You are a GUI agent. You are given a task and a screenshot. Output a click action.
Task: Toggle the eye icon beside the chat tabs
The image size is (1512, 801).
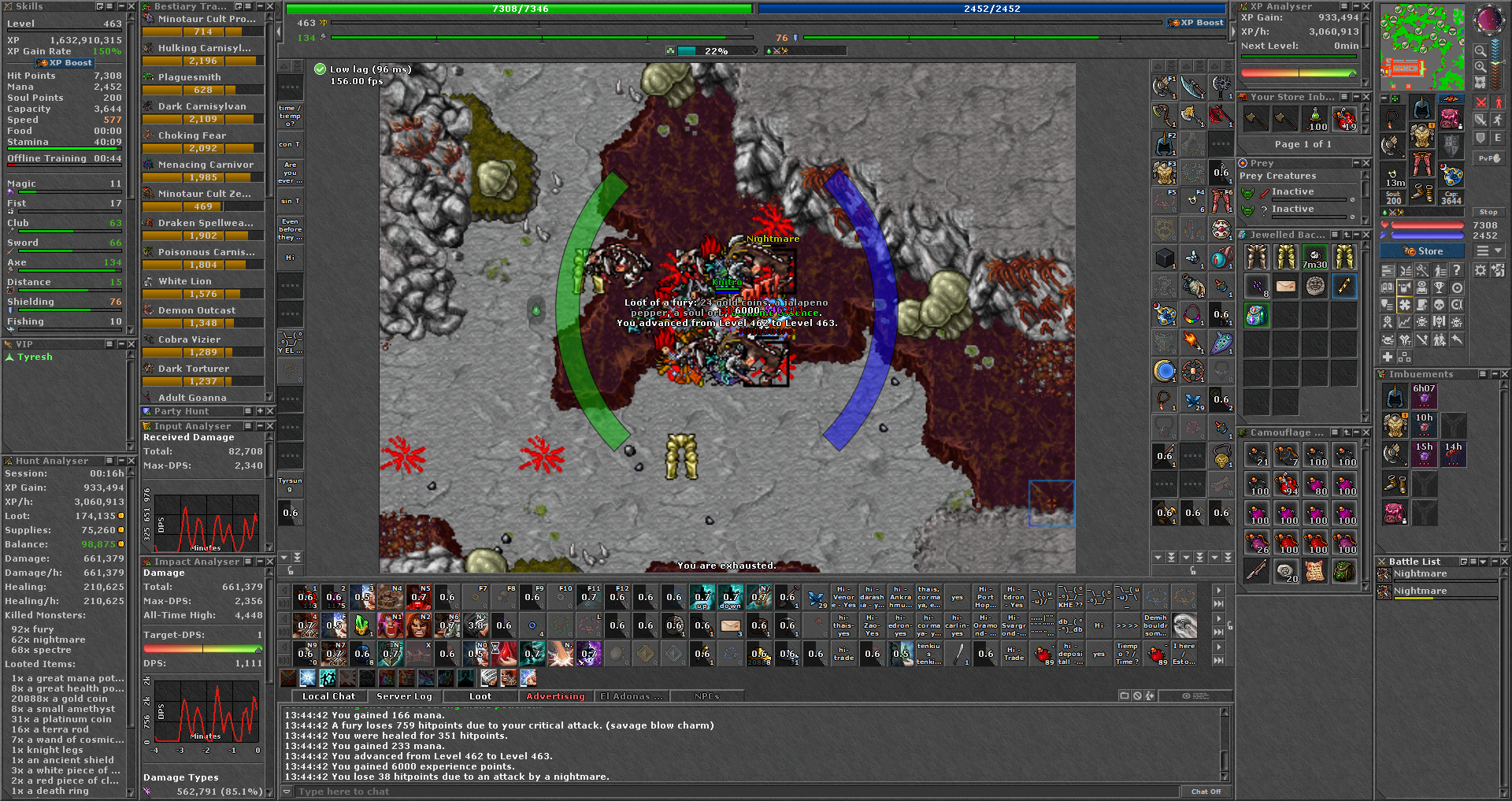(x=1187, y=695)
